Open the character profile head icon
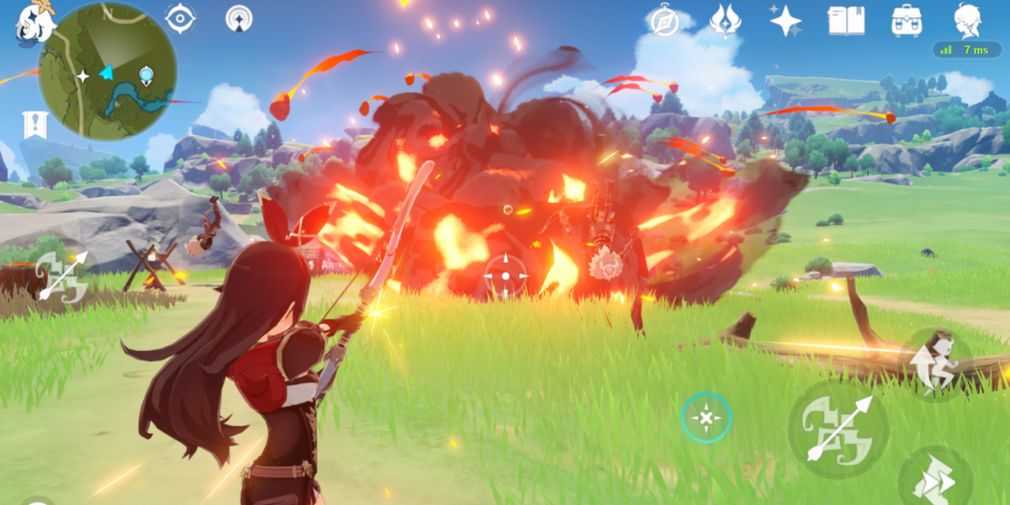Image resolution: width=1010 pixels, height=505 pixels. click(x=967, y=18)
